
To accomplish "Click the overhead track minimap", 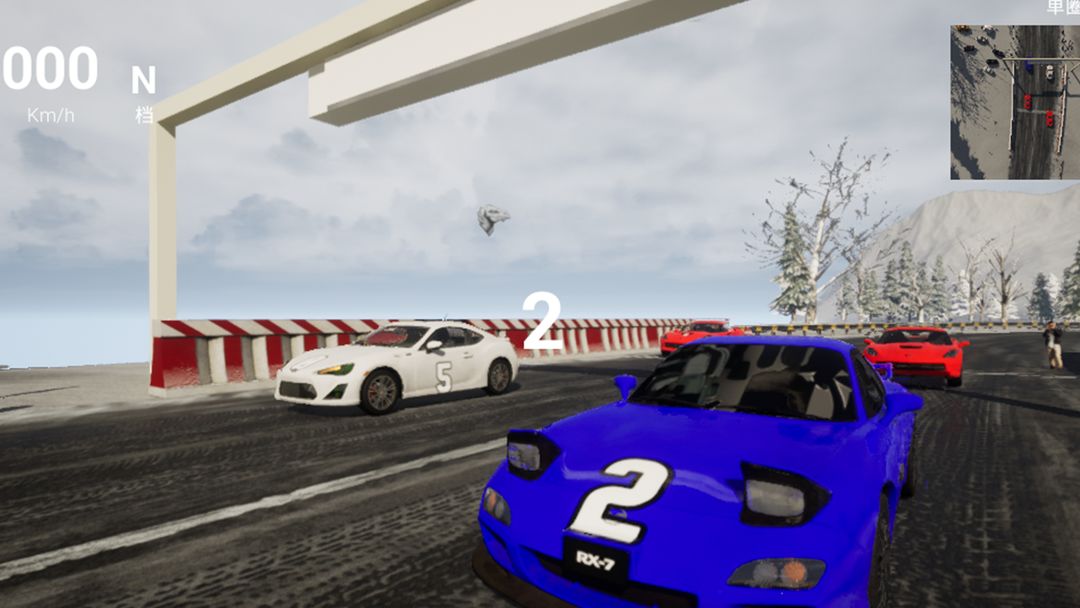I will coord(1014,102).
